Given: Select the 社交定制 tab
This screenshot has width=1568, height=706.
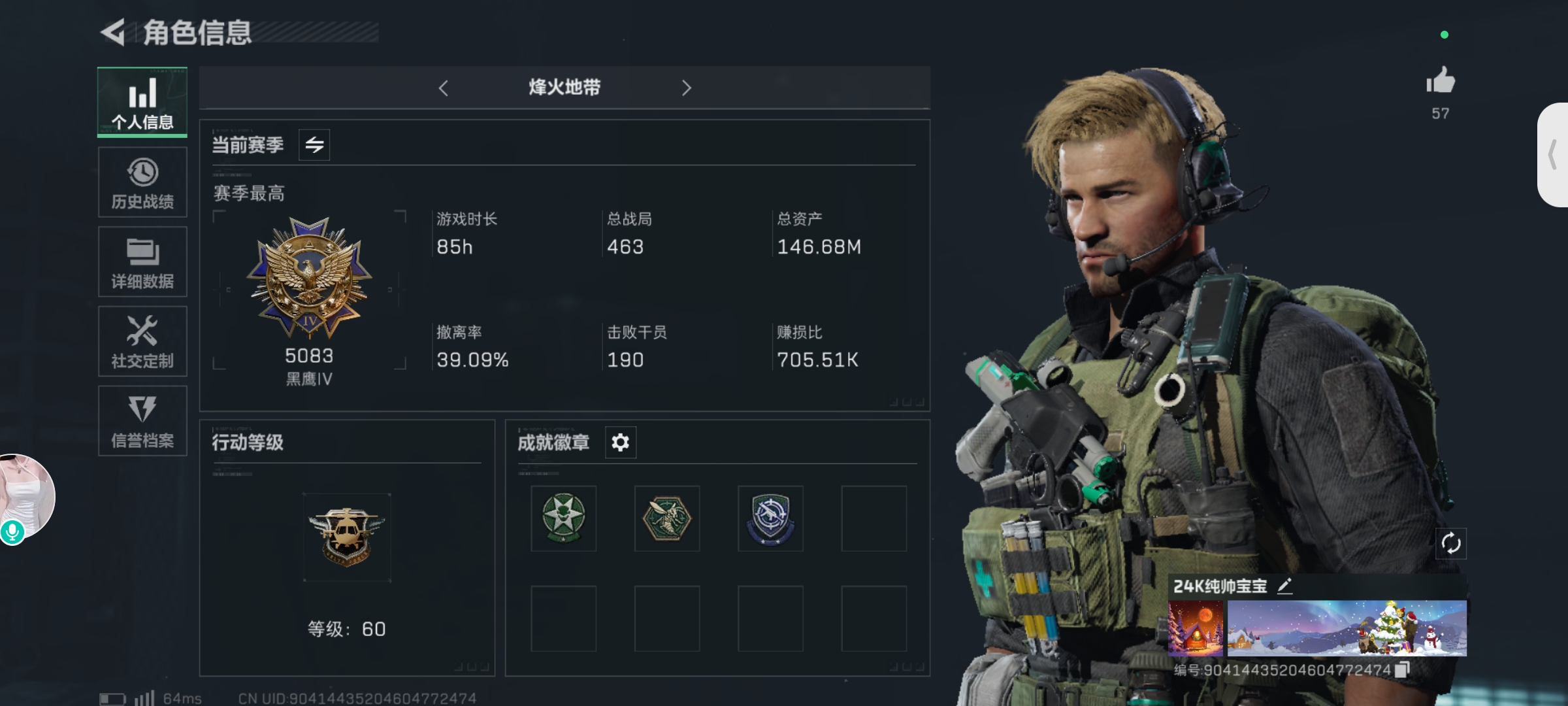Looking at the screenshot, I should [142, 341].
